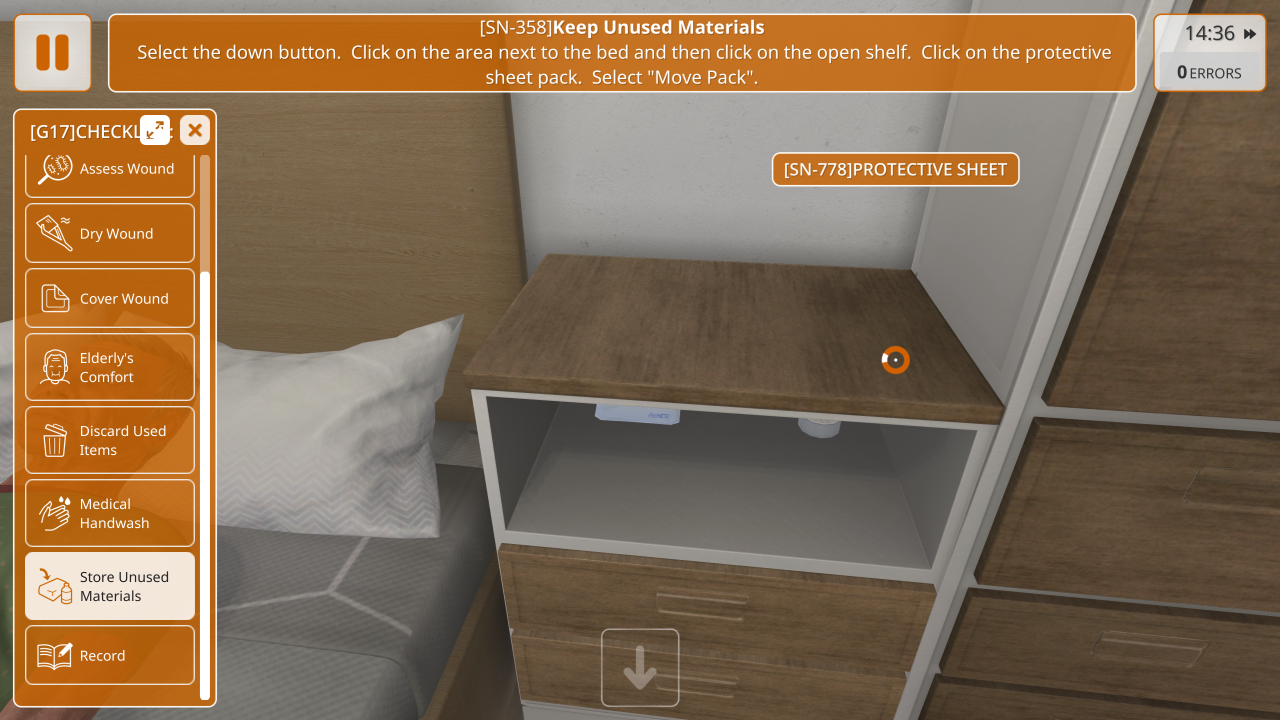
Task: Close the checklist panel
Action: tap(195, 130)
